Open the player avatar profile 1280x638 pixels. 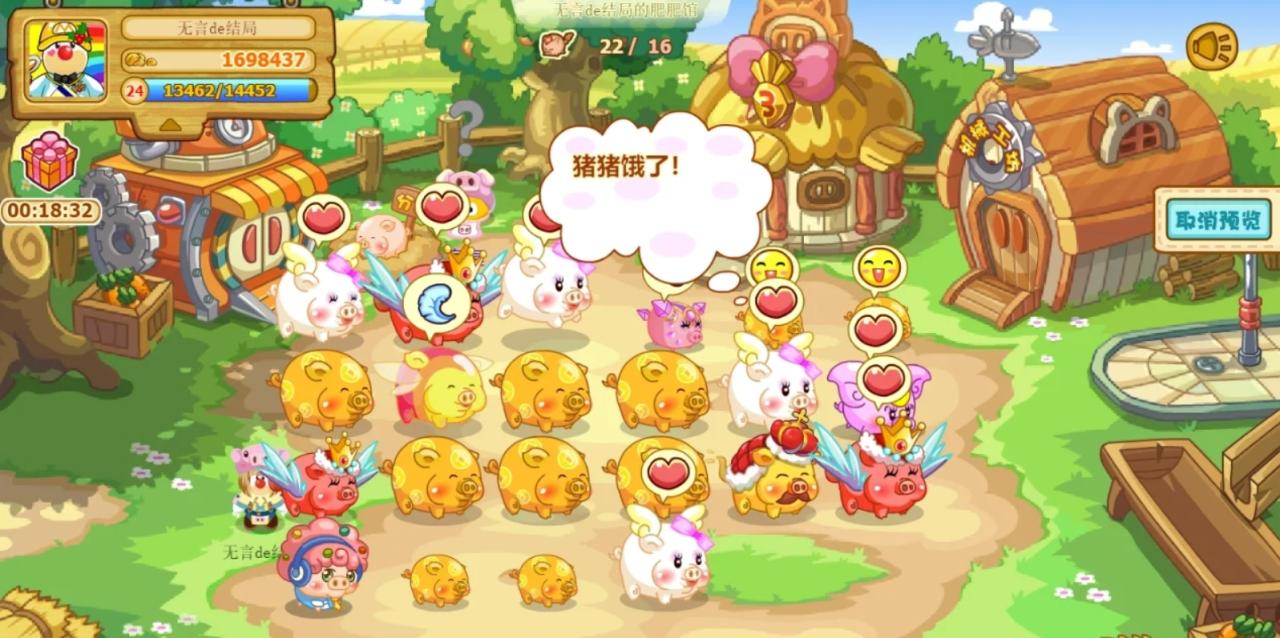[x=66, y=60]
